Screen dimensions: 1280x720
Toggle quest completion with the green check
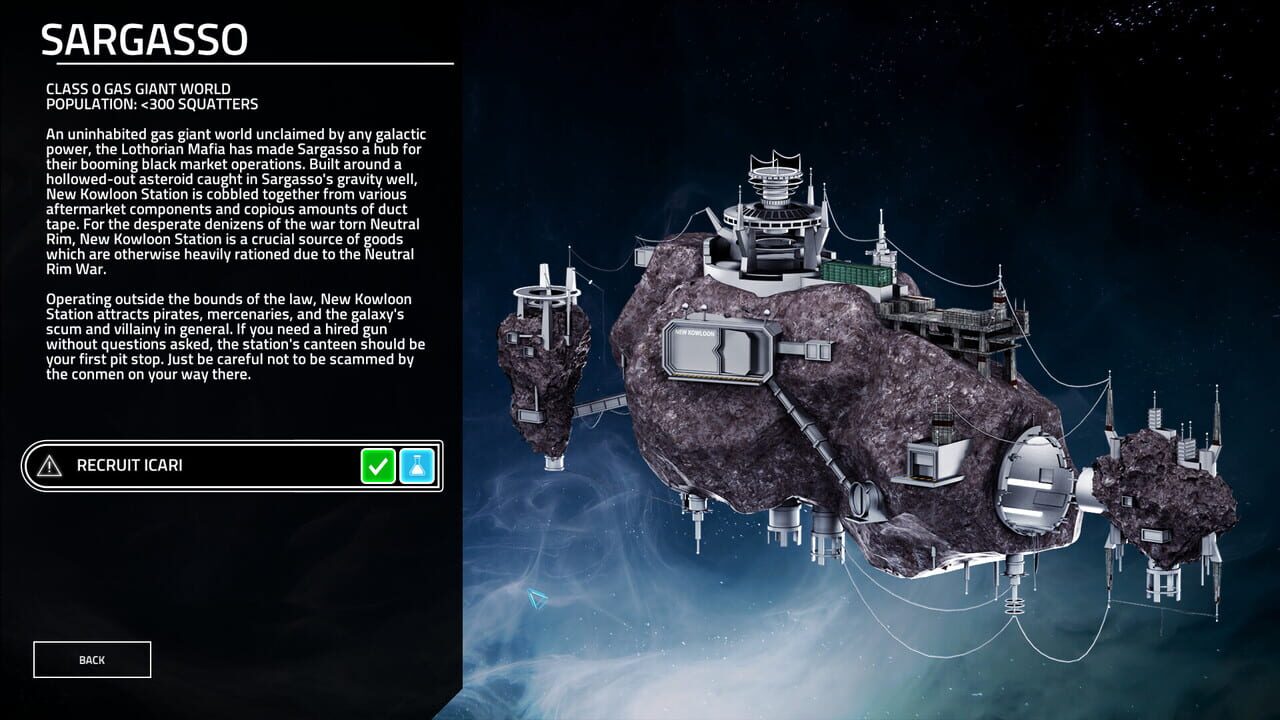tap(378, 465)
